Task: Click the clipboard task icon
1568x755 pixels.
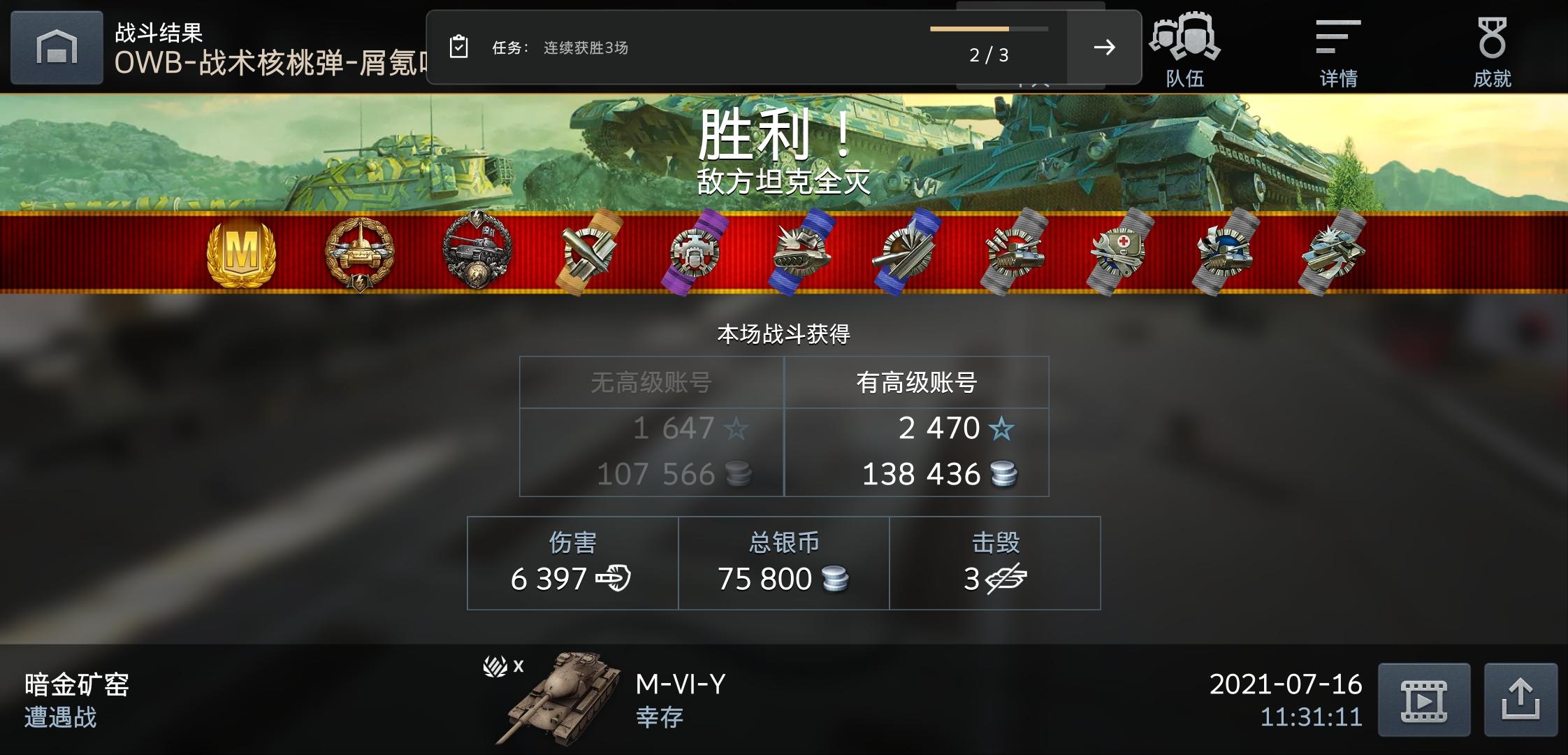Action: coord(458,46)
